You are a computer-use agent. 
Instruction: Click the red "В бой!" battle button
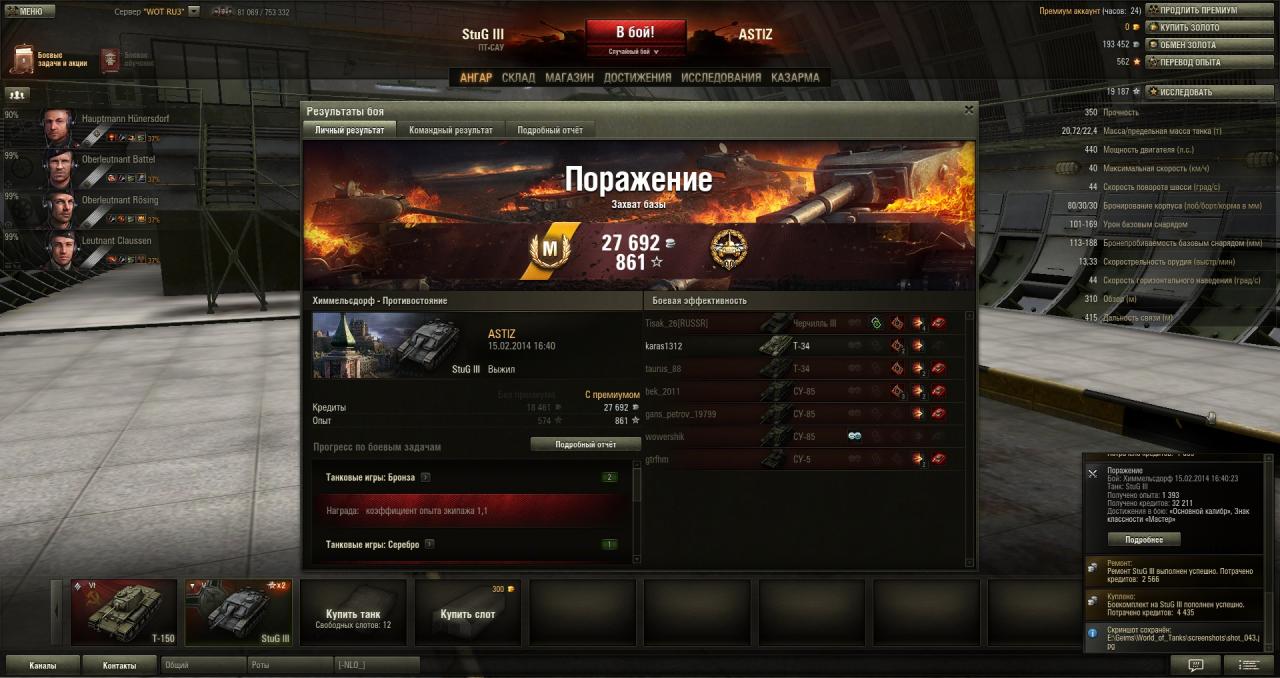635,31
